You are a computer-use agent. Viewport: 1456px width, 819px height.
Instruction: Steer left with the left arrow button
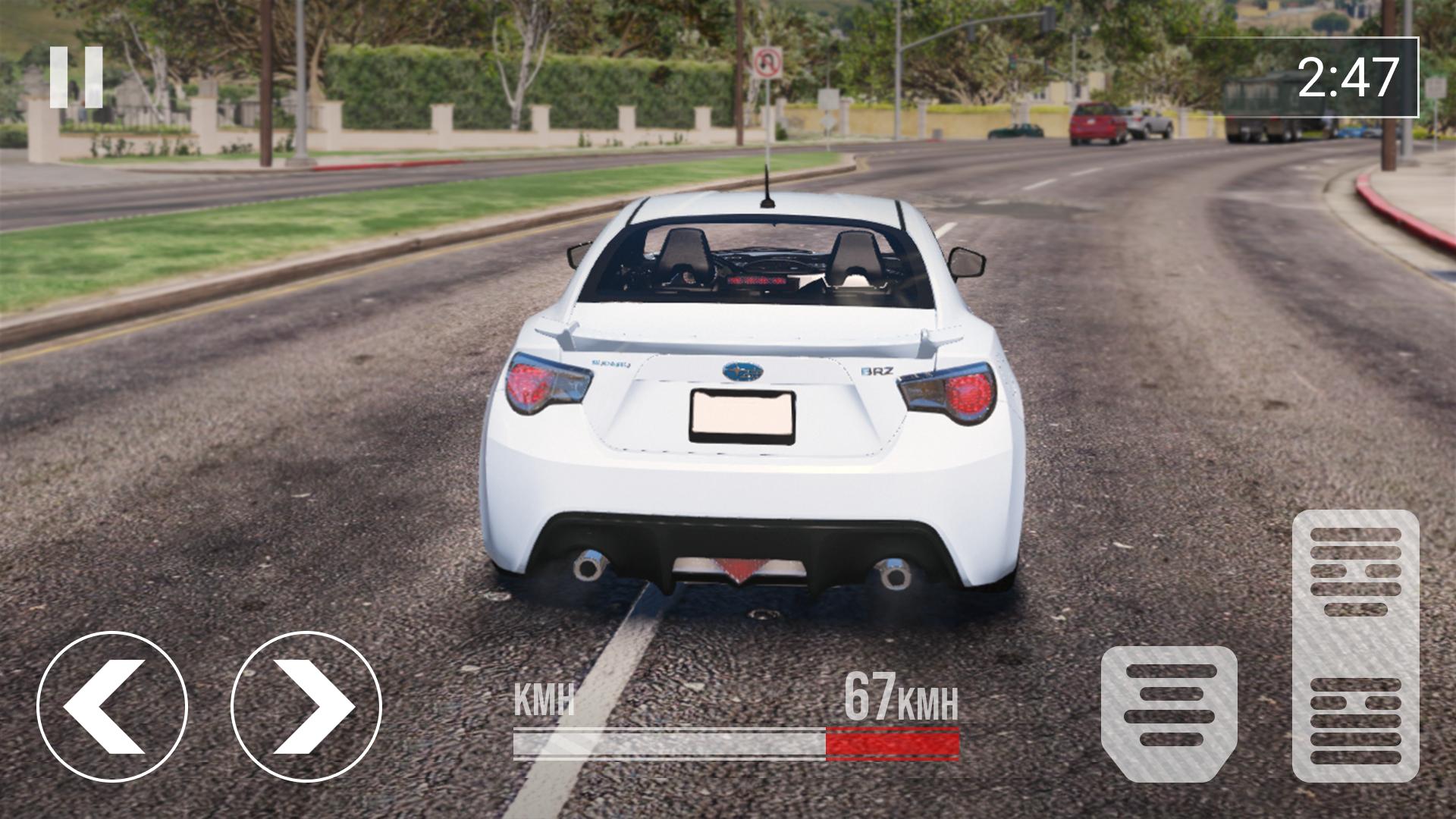(x=112, y=707)
